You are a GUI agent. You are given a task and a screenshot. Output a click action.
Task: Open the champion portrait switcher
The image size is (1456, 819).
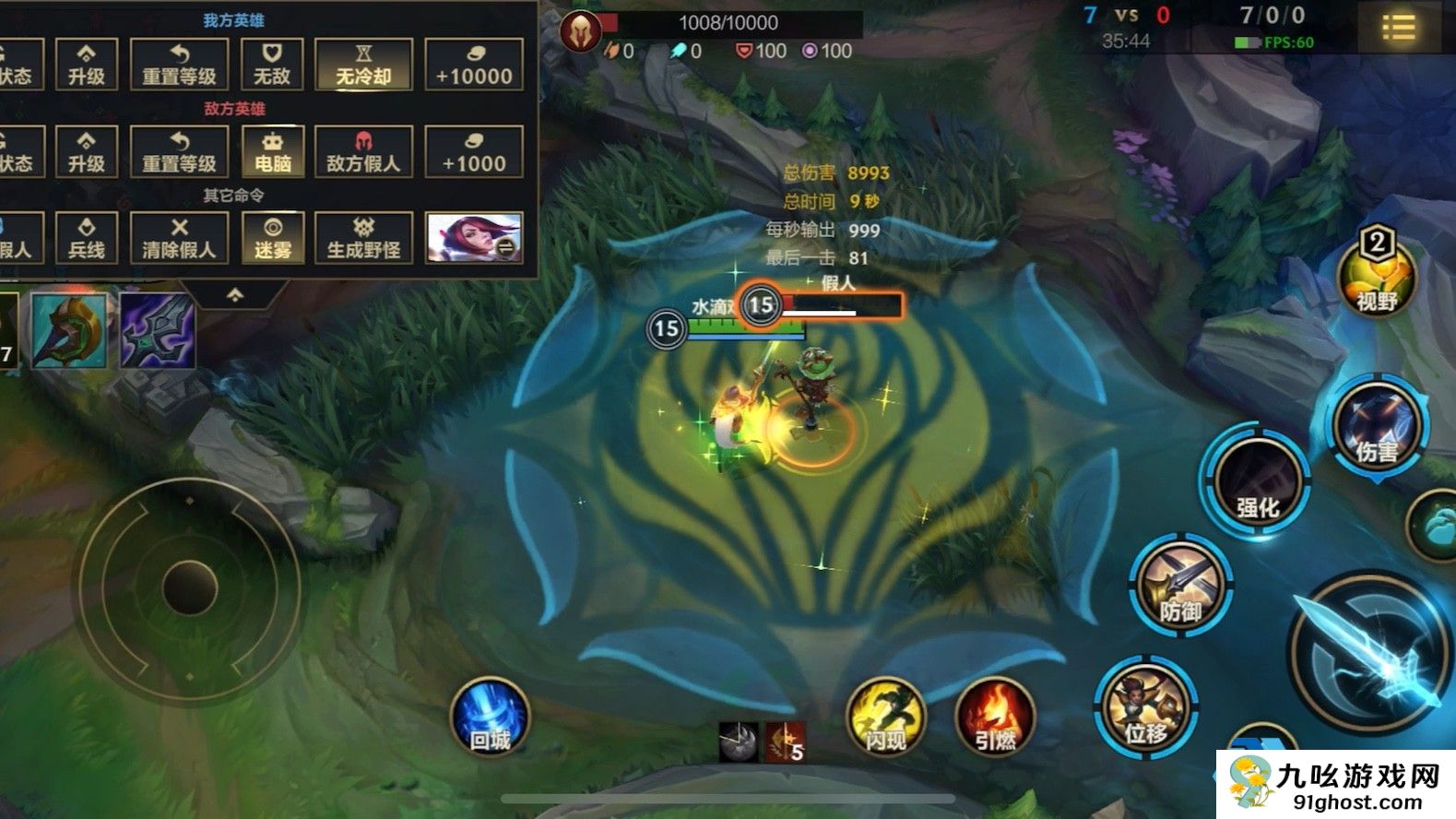point(474,237)
